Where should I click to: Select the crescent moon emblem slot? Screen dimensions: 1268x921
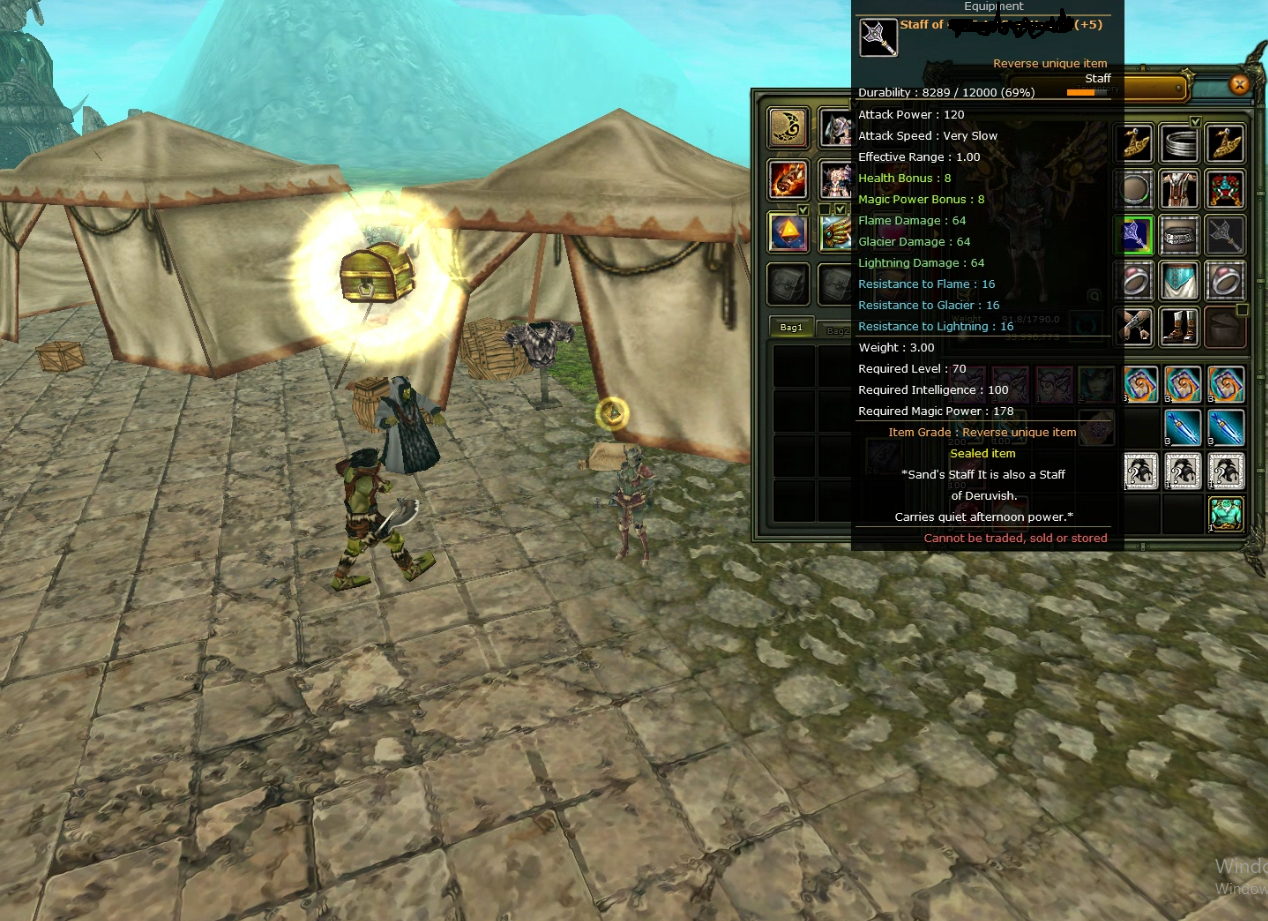point(788,128)
